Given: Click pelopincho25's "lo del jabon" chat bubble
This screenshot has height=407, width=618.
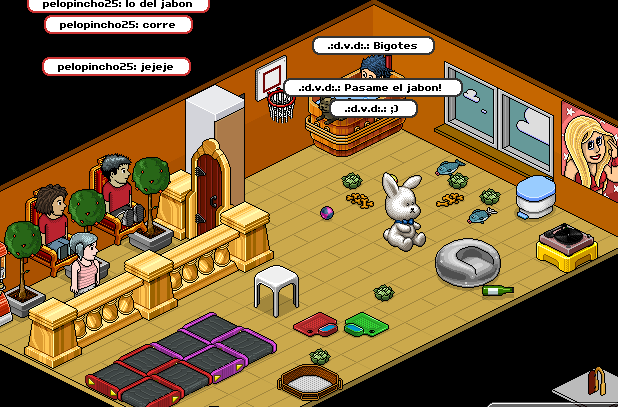Looking at the screenshot, I should 118,5.
